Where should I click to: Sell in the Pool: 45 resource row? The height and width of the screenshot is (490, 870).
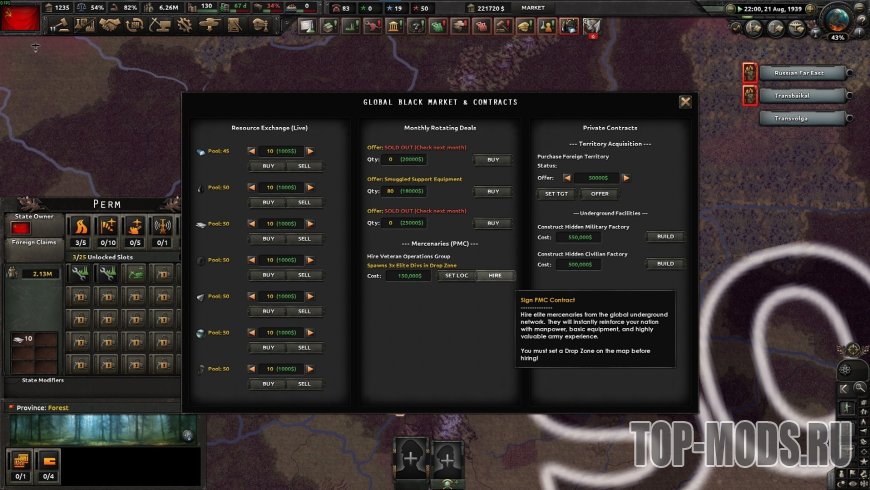tap(304, 166)
